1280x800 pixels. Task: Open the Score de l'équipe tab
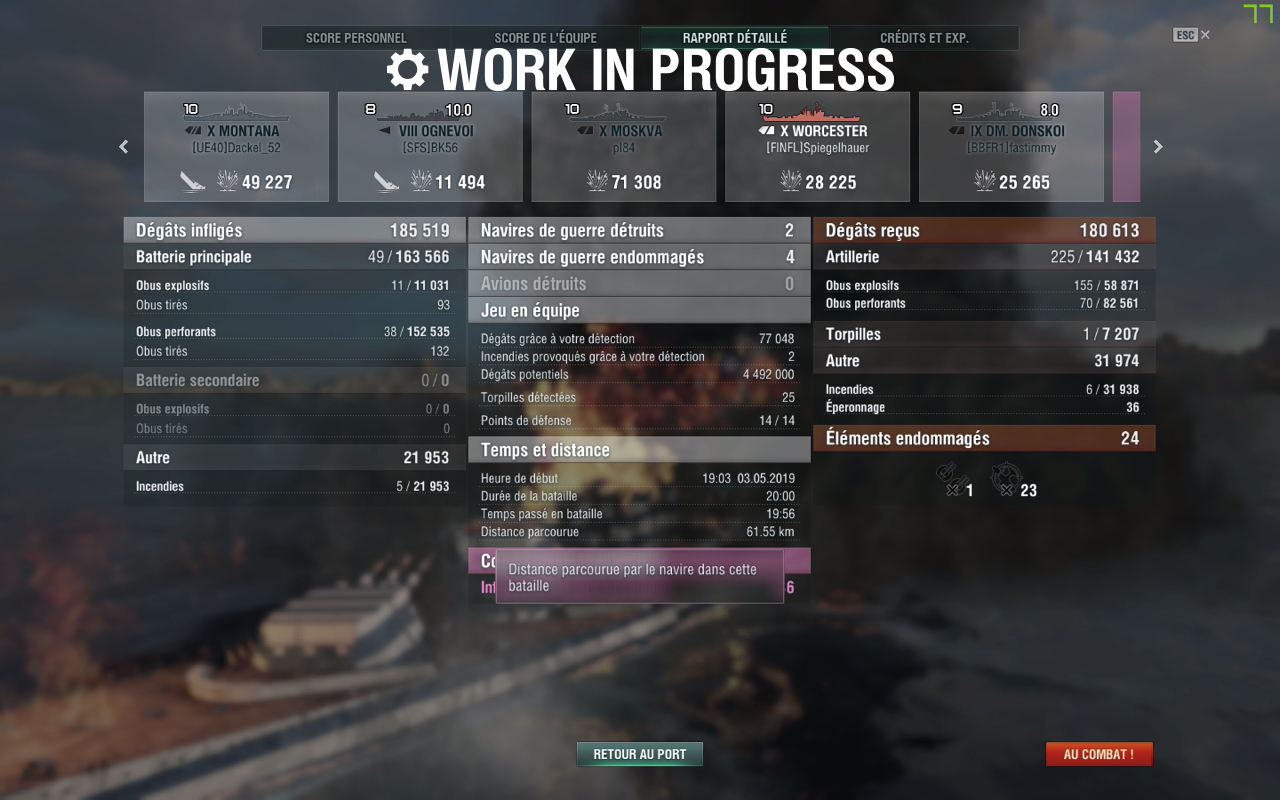point(545,38)
